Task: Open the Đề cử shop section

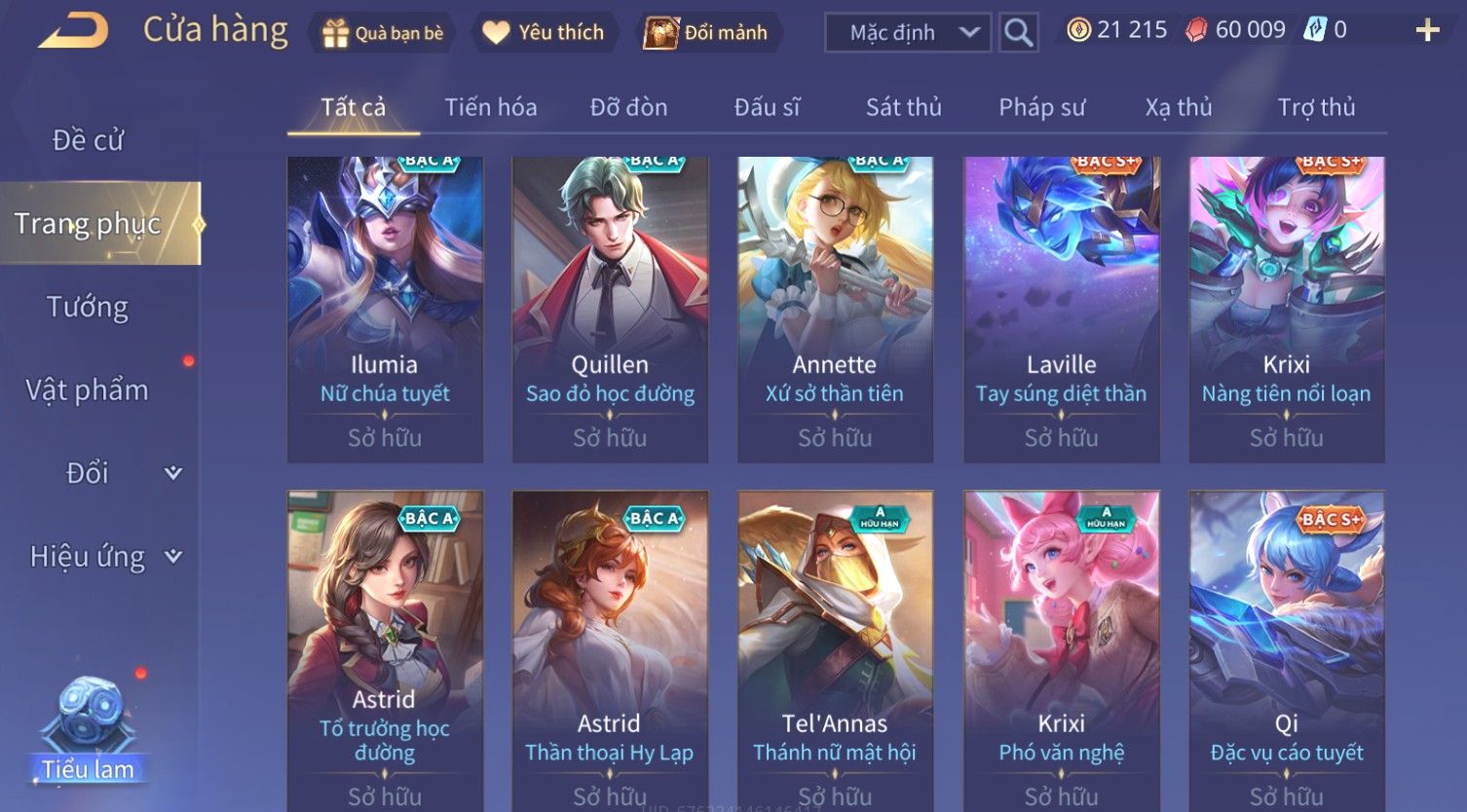Action: (88, 140)
